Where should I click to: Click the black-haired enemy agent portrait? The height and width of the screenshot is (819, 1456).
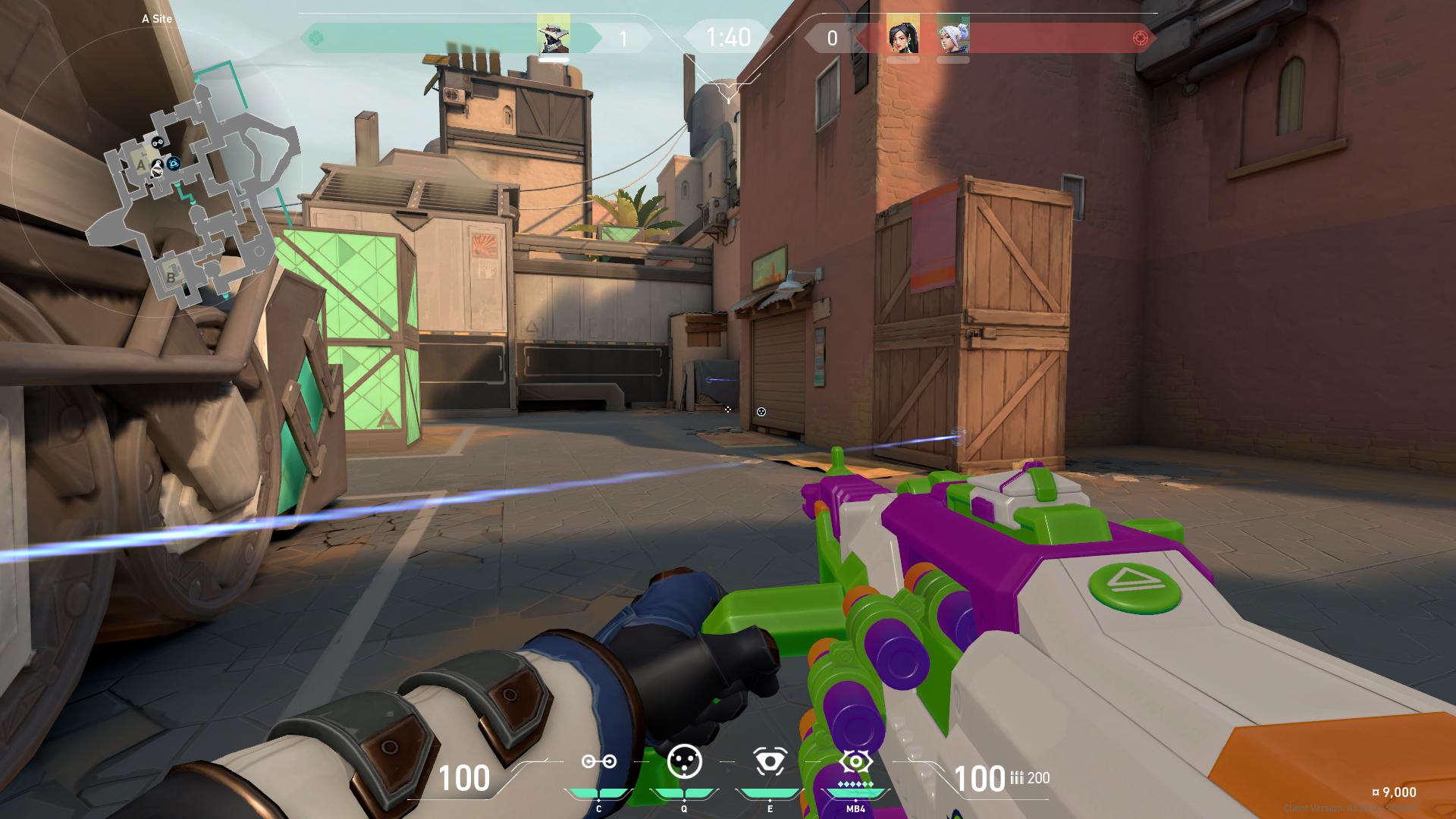903,35
